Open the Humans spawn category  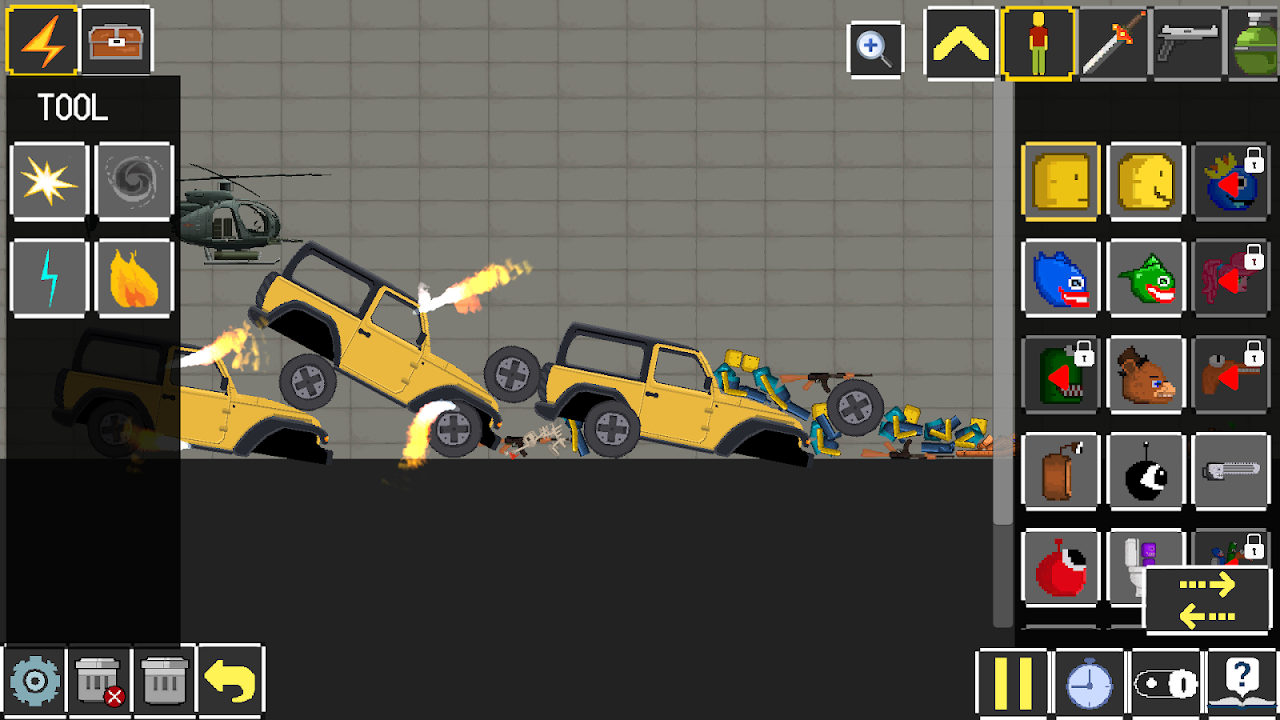click(x=1037, y=41)
